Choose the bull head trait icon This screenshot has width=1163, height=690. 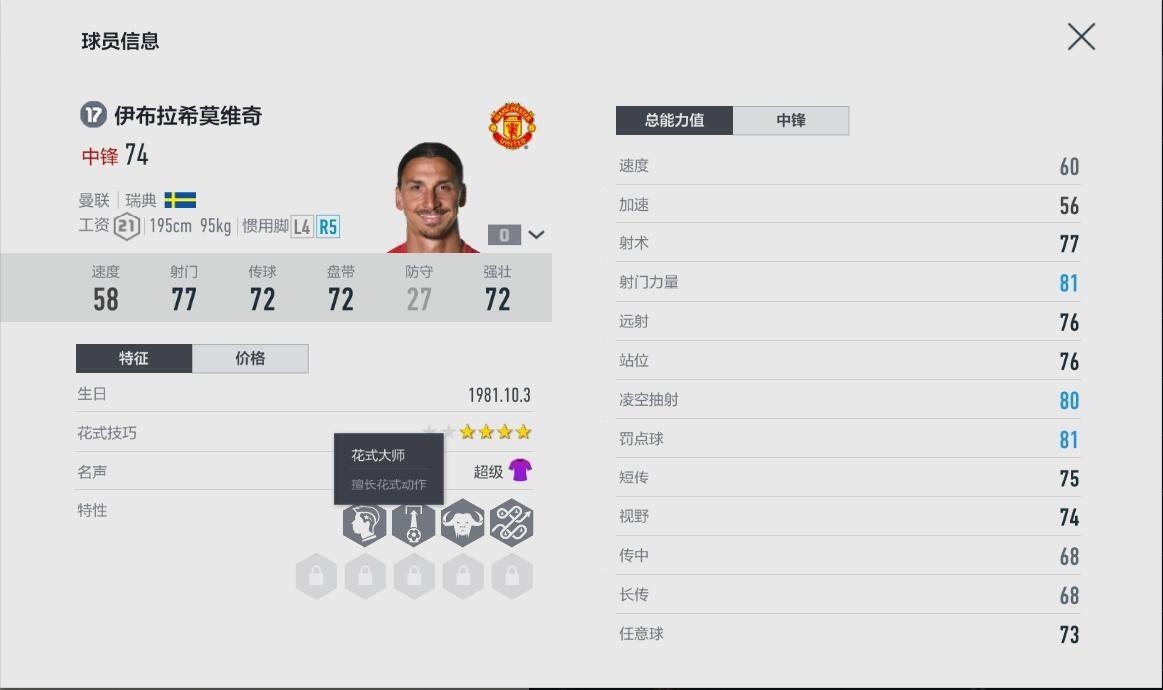(462, 523)
